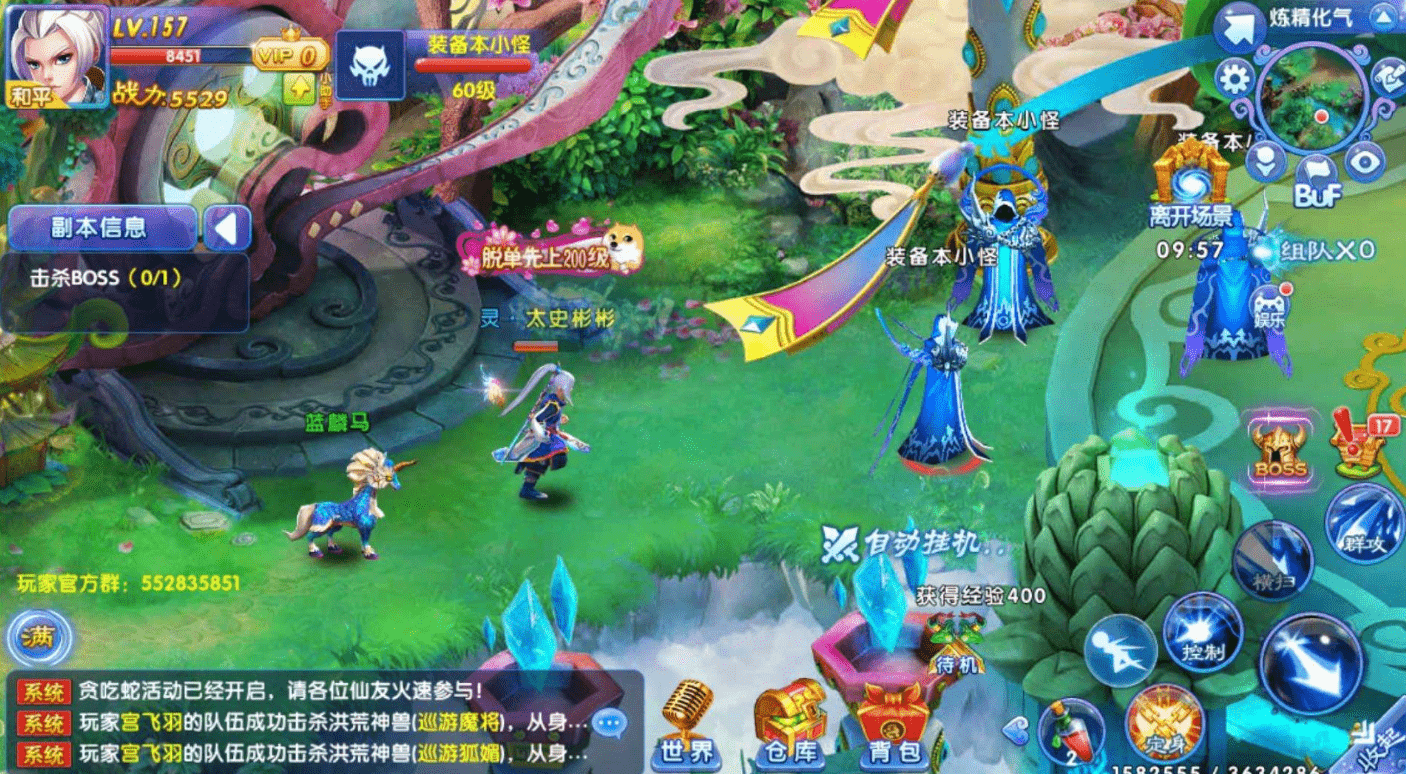Drink the red HP potion vial
The image size is (1406, 774).
pos(1073,730)
